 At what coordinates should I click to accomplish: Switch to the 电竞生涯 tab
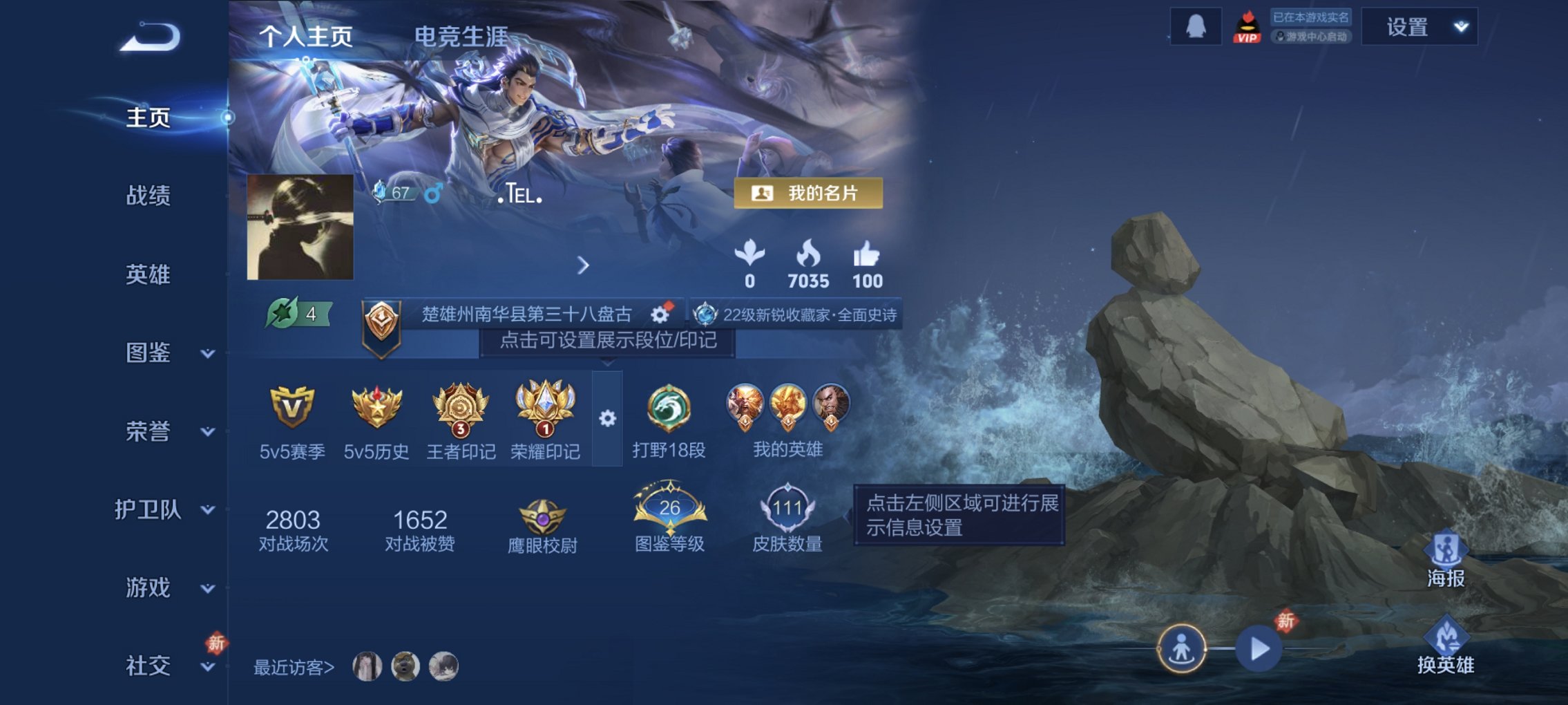pyautogui.click(x=460, y=35)
